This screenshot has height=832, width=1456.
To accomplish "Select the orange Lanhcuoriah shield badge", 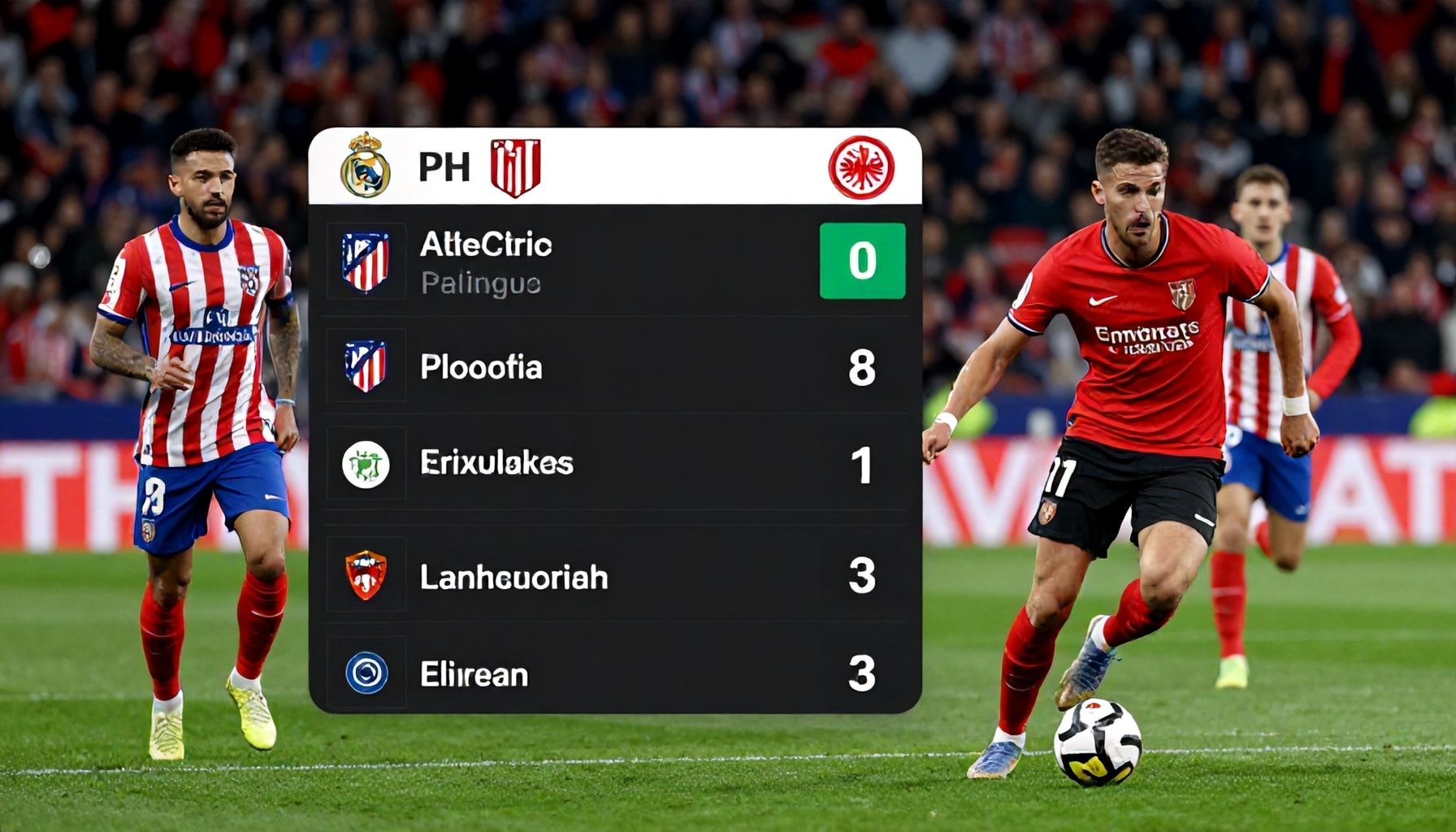I will click(x=366, y=575).
